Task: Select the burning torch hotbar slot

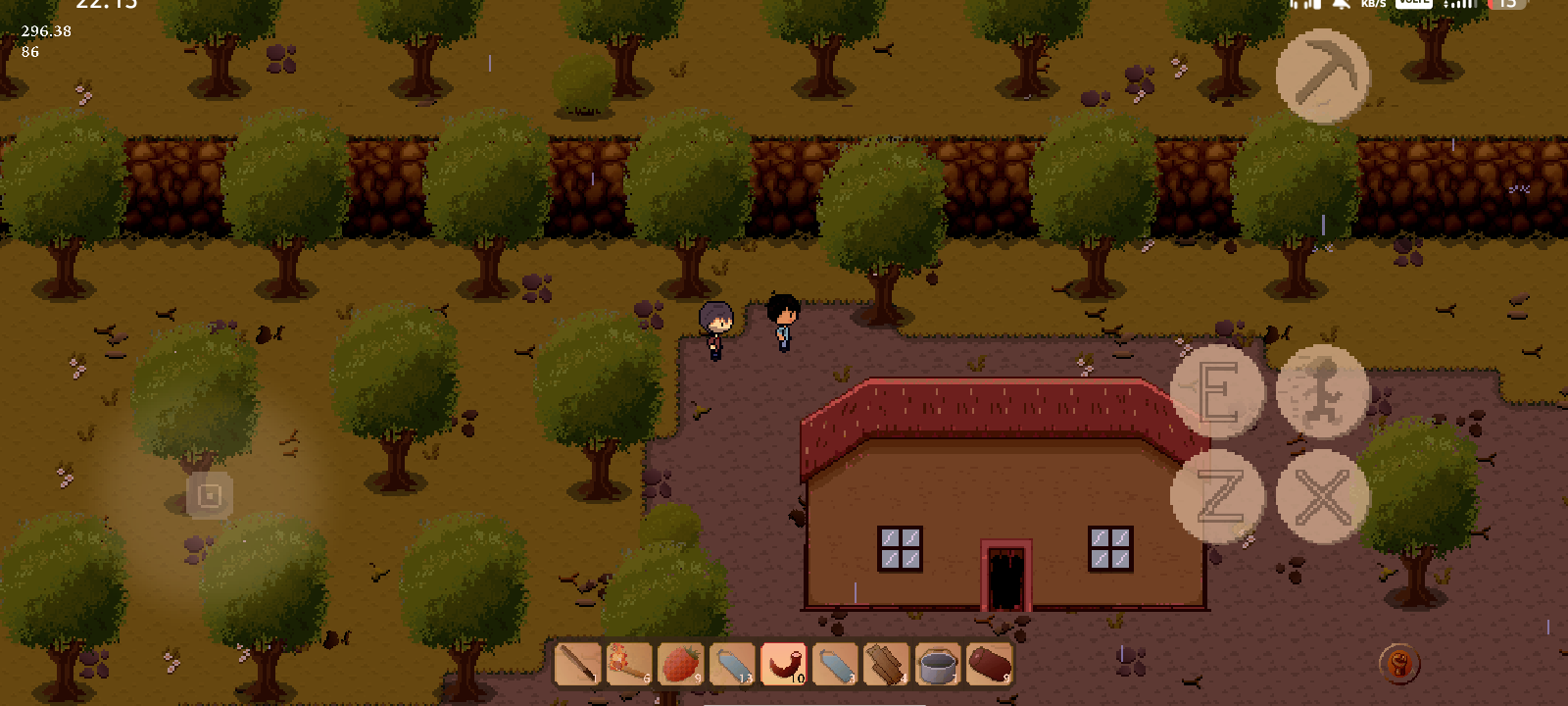Action: coord(629,664)
